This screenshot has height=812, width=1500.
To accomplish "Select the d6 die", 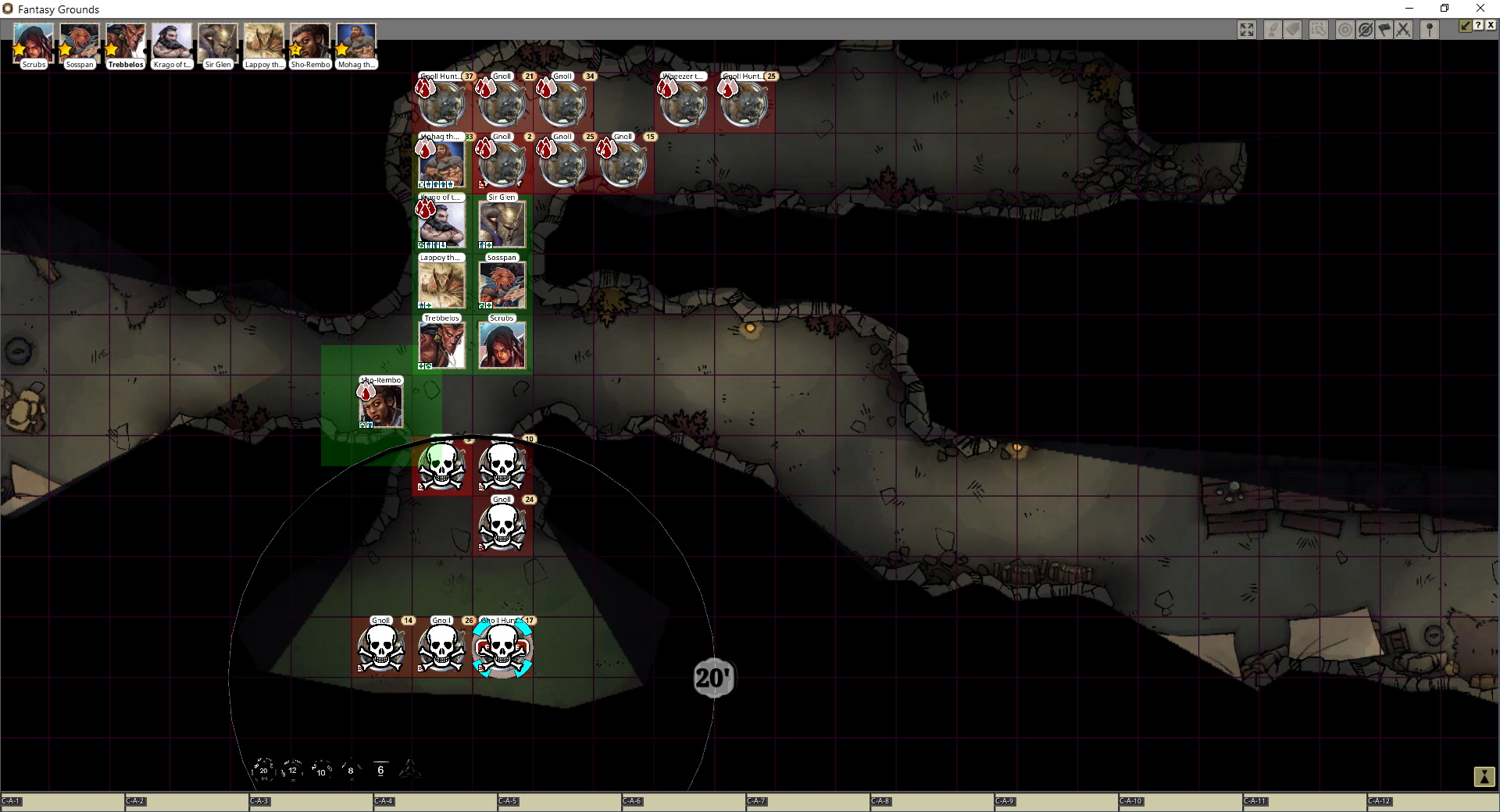I will [380, 770].
